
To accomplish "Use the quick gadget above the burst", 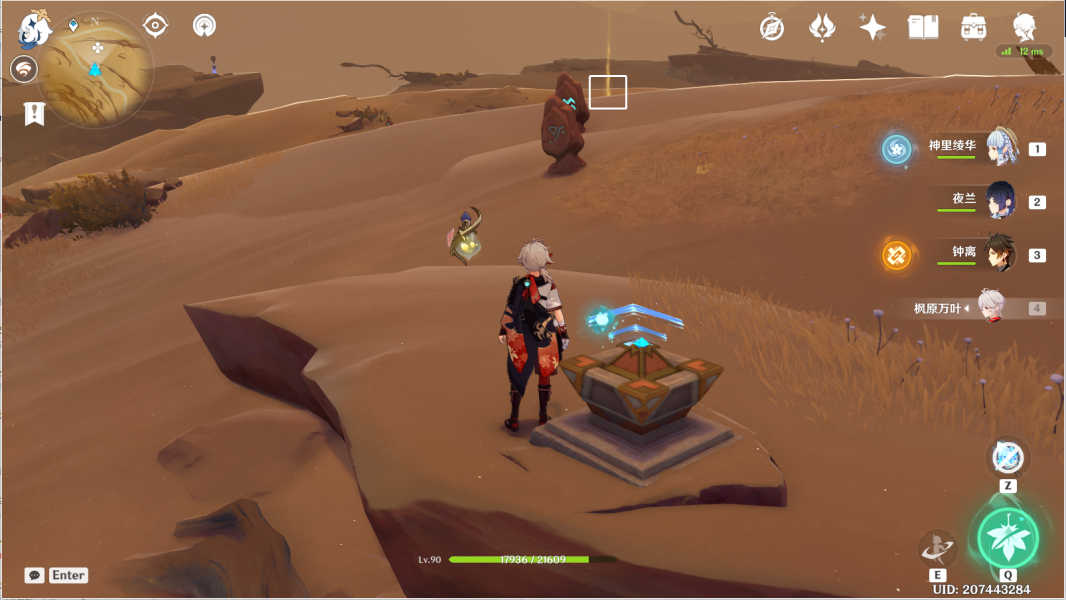I will pos(1008,458).
